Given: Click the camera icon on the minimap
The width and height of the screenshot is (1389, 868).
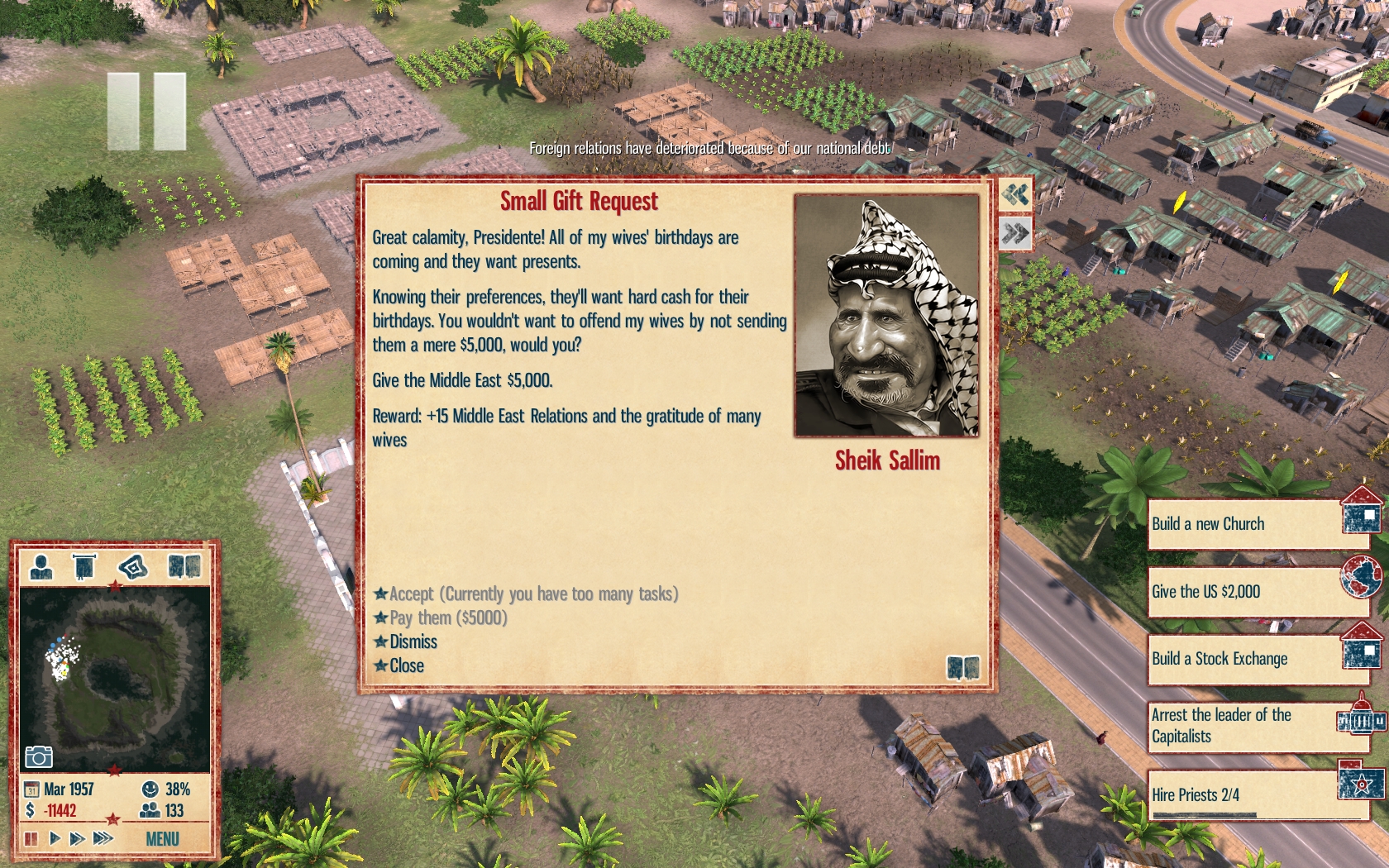Looking at the screenshot, I should coord(39,756).
